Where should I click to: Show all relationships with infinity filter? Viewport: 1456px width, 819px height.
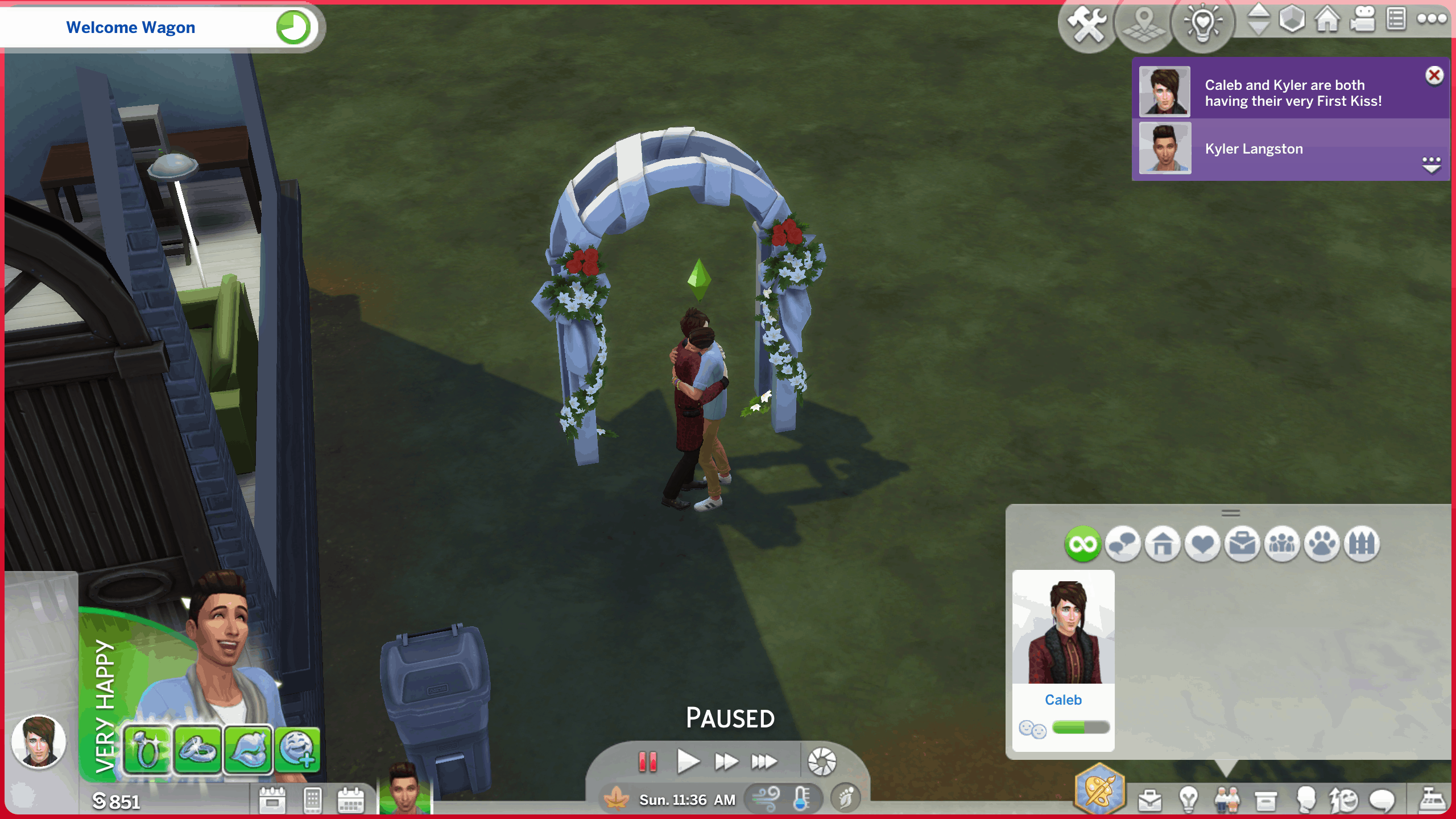coord(1082,544)
